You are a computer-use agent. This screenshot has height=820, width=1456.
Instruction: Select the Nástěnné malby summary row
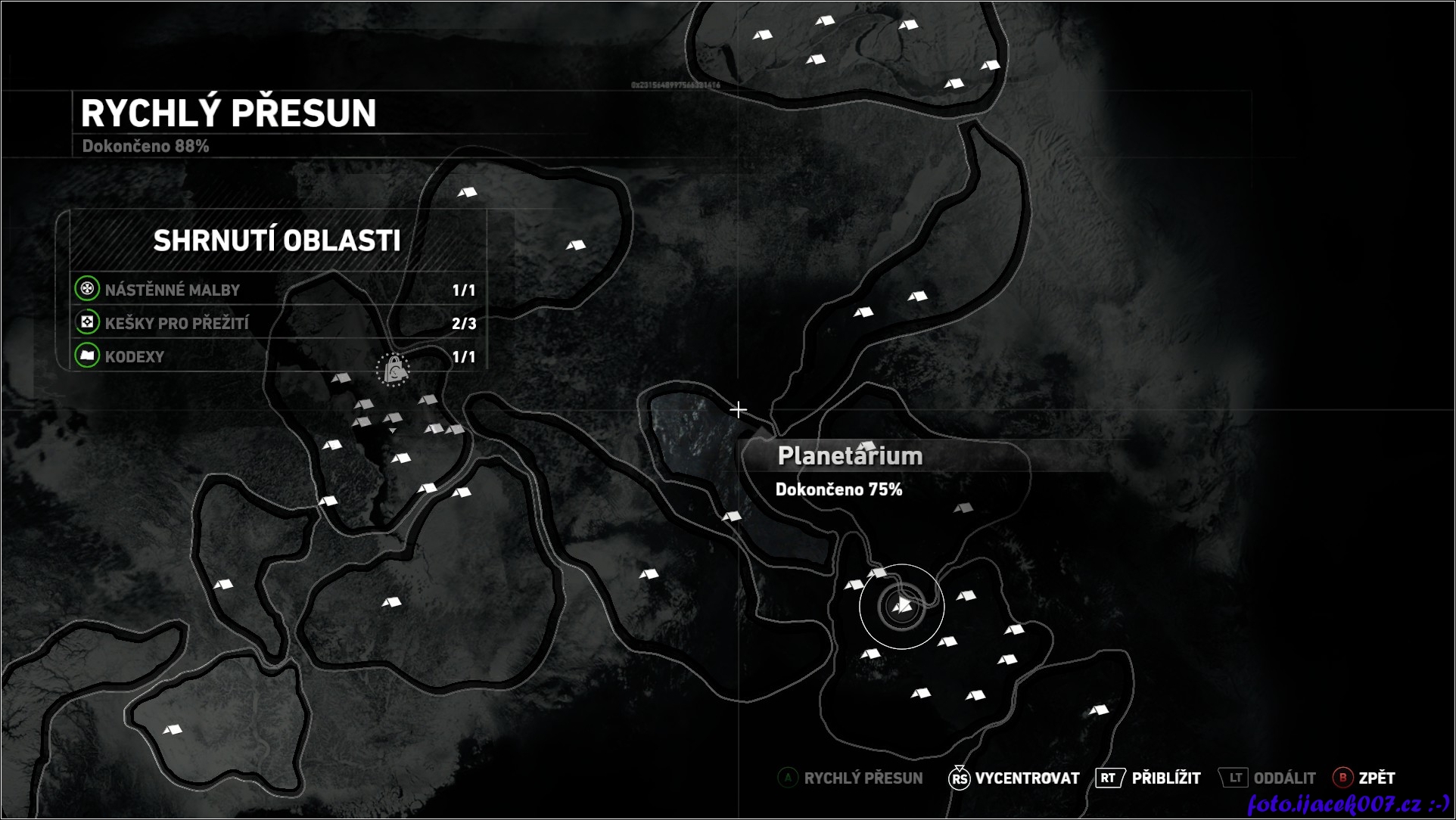point(277,290)
